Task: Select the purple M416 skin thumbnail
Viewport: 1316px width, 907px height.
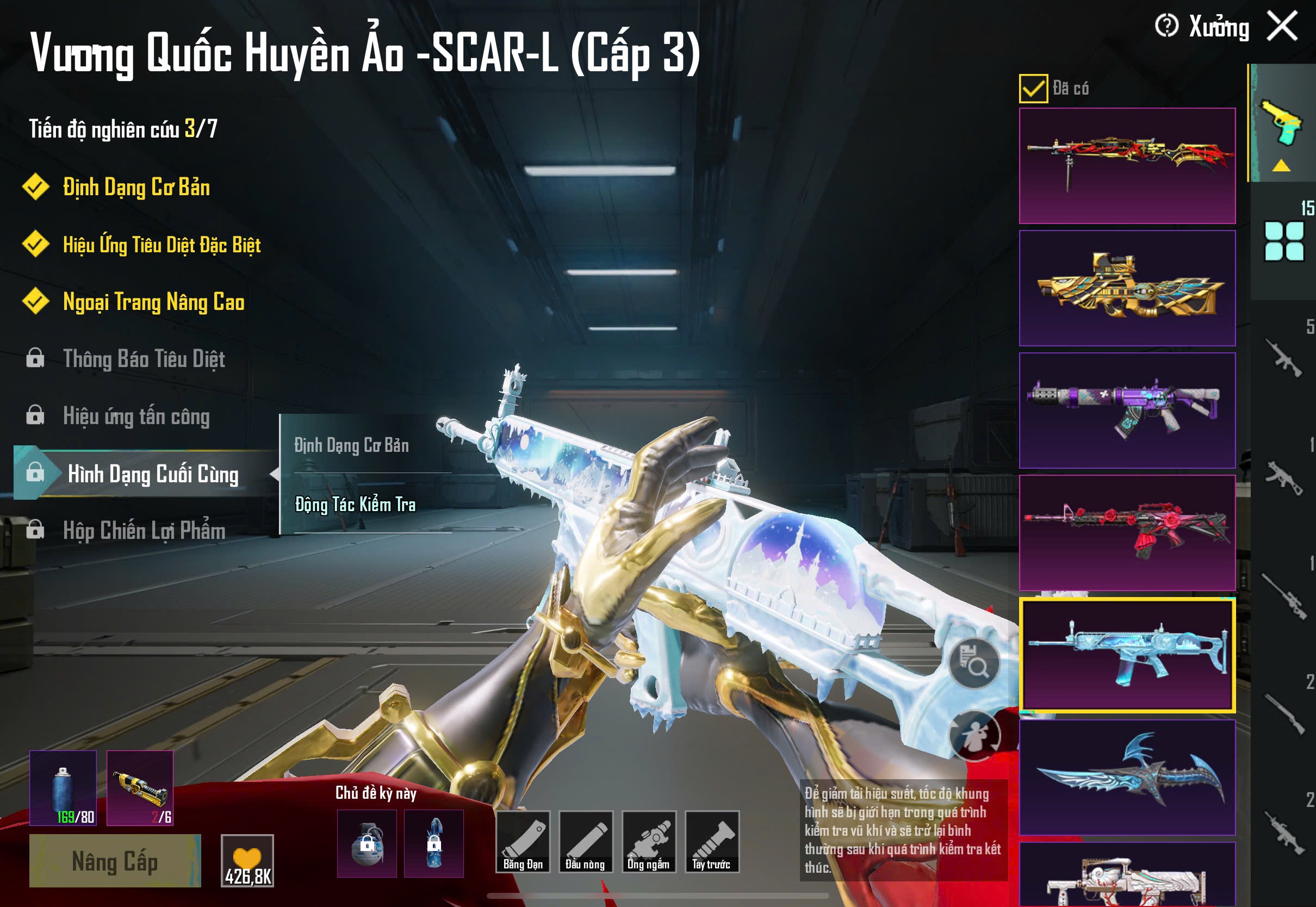Action: [1127, 411]
